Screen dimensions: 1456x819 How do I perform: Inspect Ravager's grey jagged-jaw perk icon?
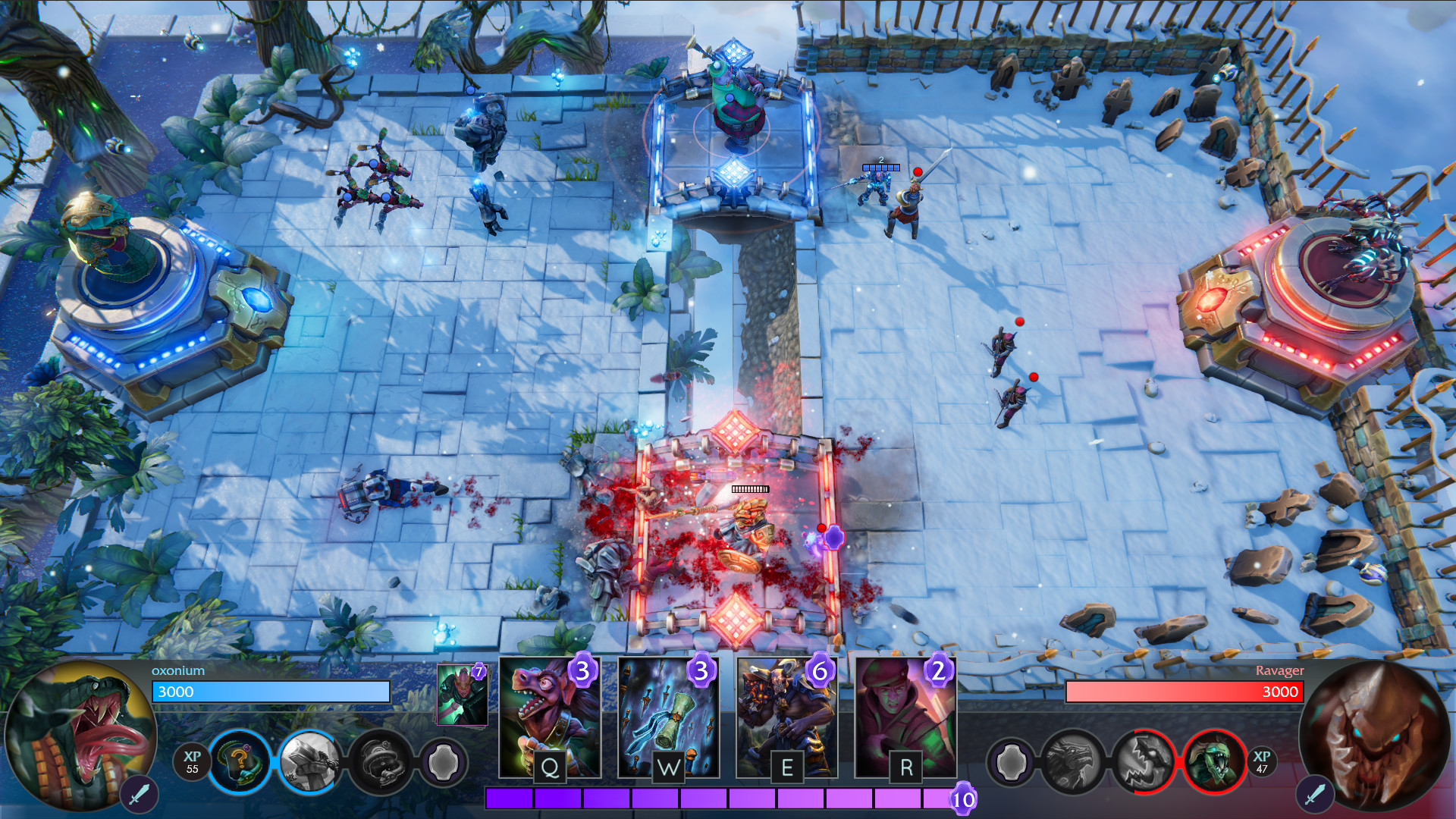[x=1144, y=761]
